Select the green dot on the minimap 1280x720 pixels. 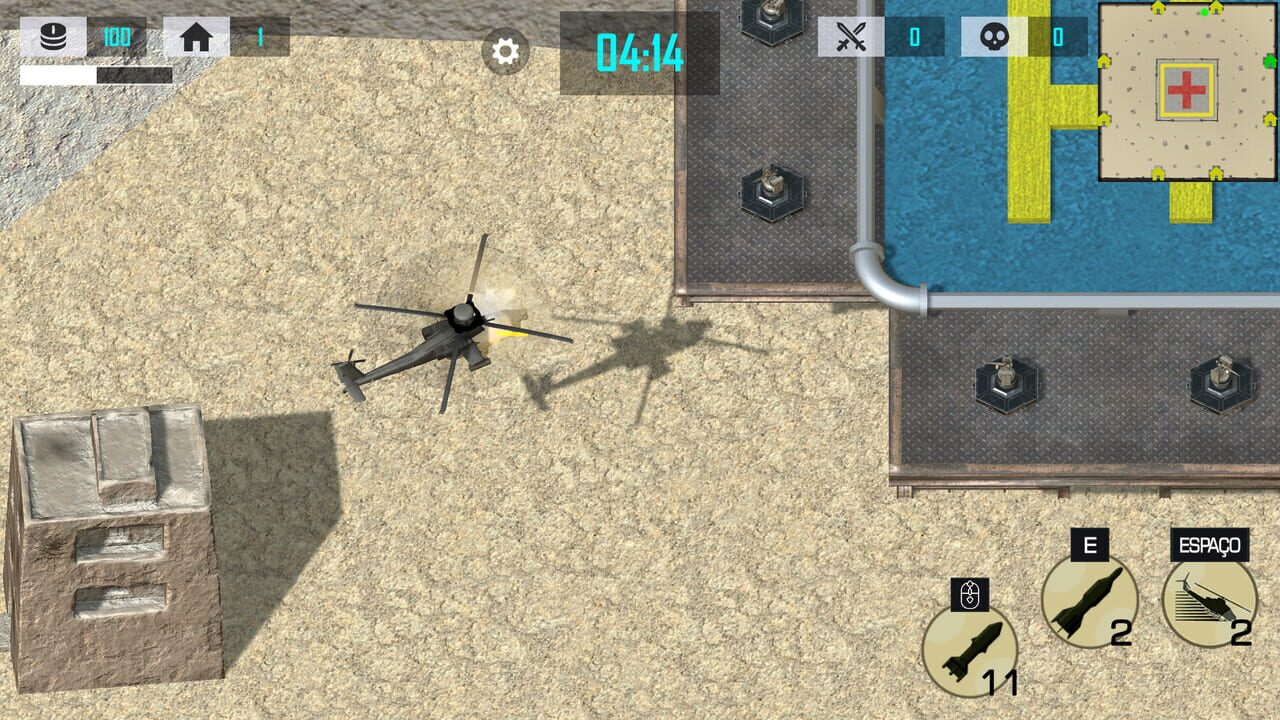coord(1205,12)
